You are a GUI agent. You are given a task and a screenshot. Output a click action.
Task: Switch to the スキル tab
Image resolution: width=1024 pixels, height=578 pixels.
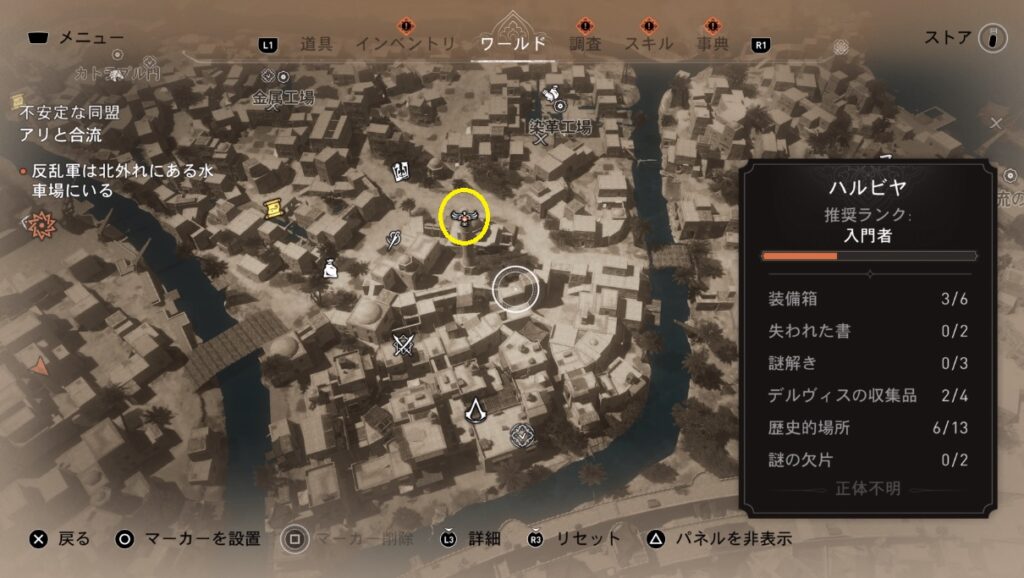649,44
